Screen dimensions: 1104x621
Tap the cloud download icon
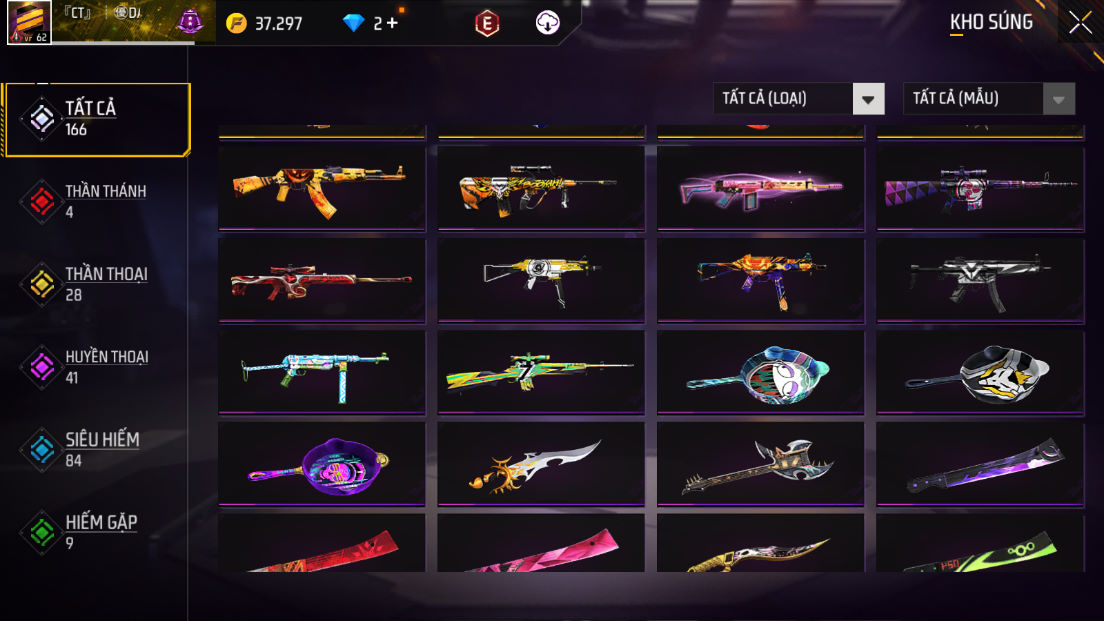548,23
